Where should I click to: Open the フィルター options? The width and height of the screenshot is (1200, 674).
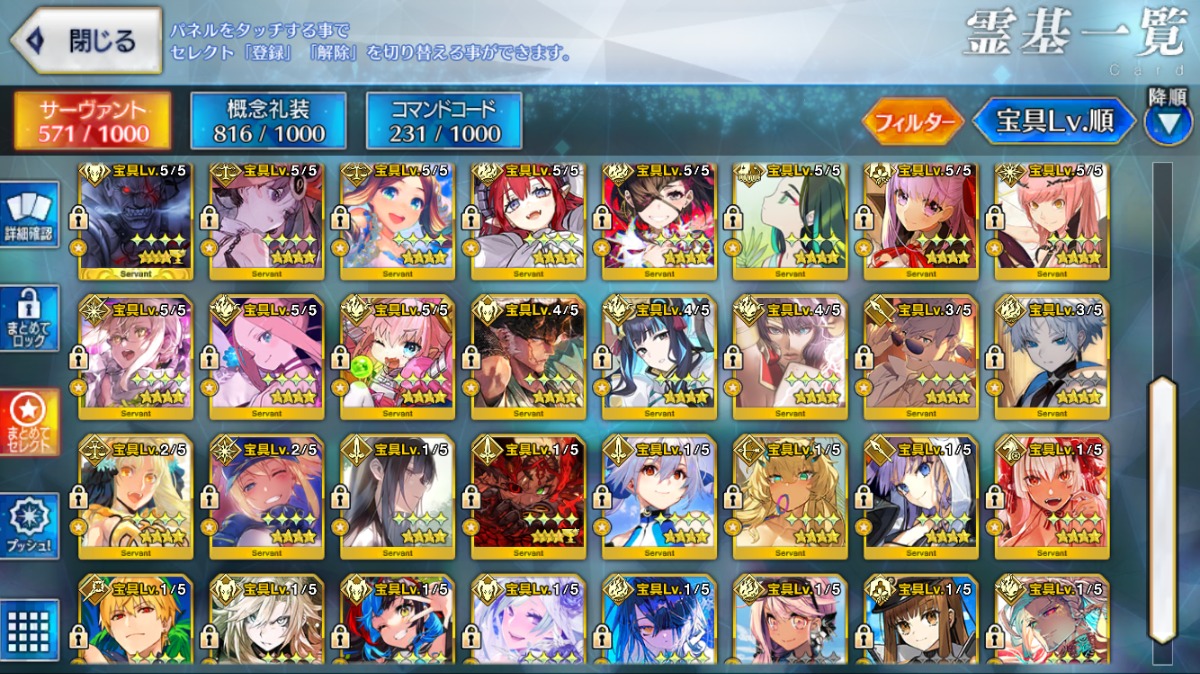pos(913,122)
